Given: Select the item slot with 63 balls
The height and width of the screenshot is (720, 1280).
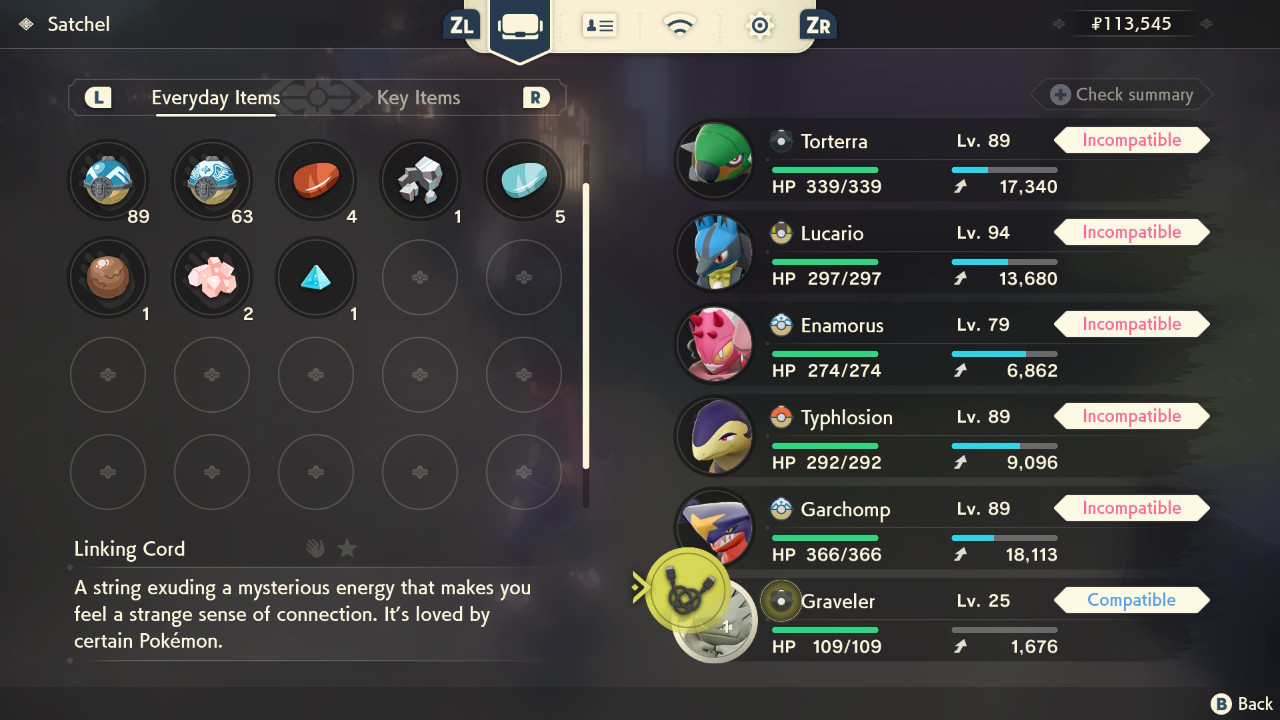Looking at the screenshot, I should (212, 181).
